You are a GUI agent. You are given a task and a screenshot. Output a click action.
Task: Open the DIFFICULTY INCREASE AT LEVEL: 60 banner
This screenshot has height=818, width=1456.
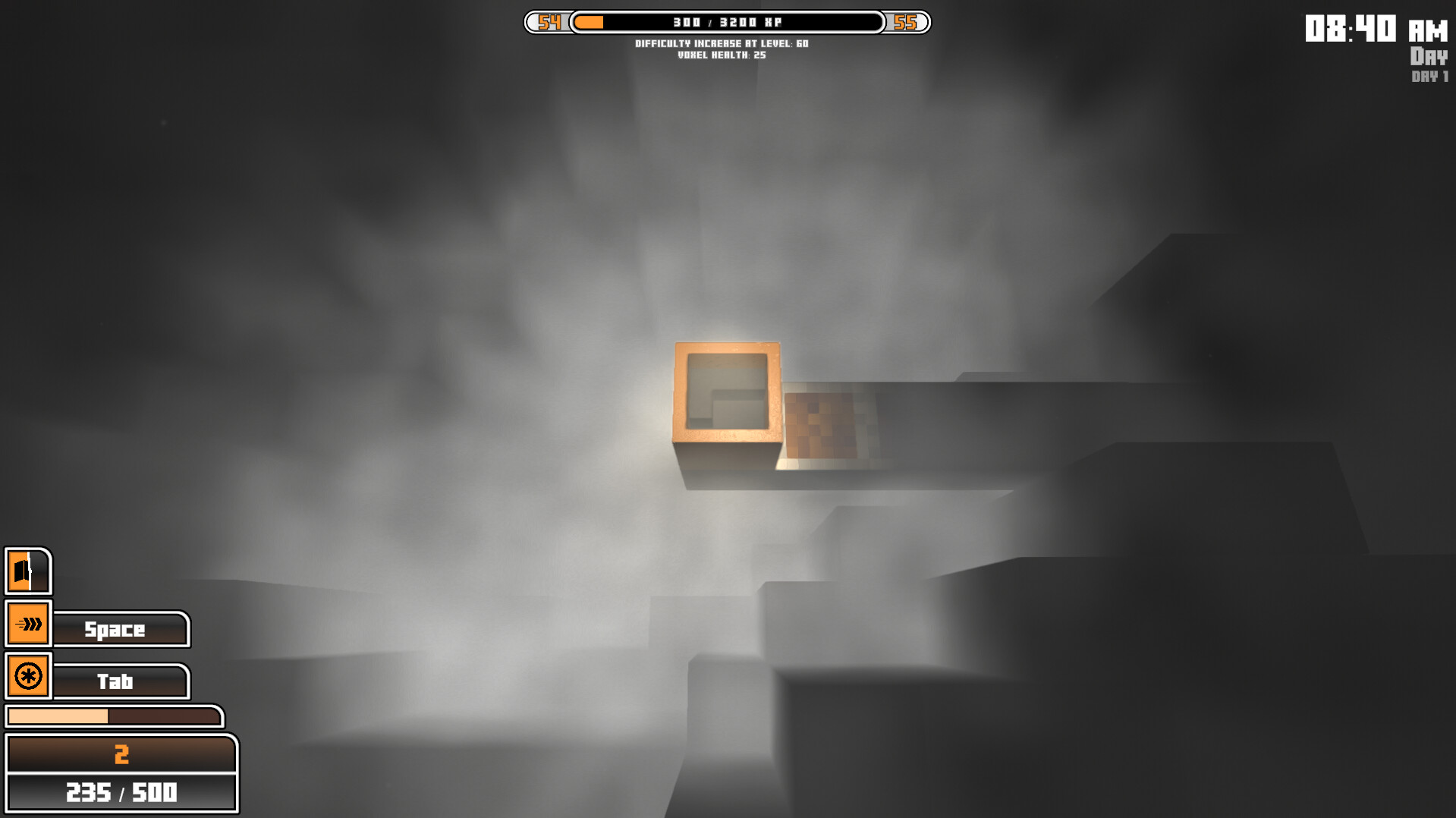point(722,43)
